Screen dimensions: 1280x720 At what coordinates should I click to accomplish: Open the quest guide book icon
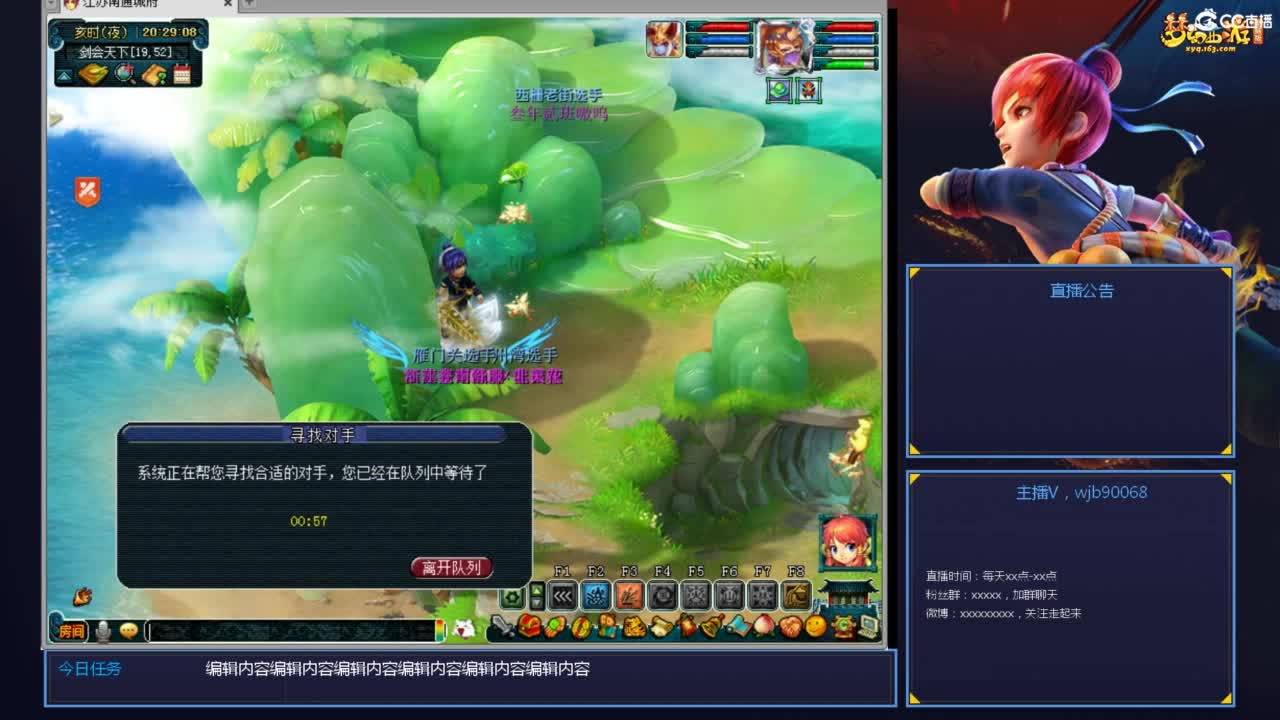tap(155, 74)
